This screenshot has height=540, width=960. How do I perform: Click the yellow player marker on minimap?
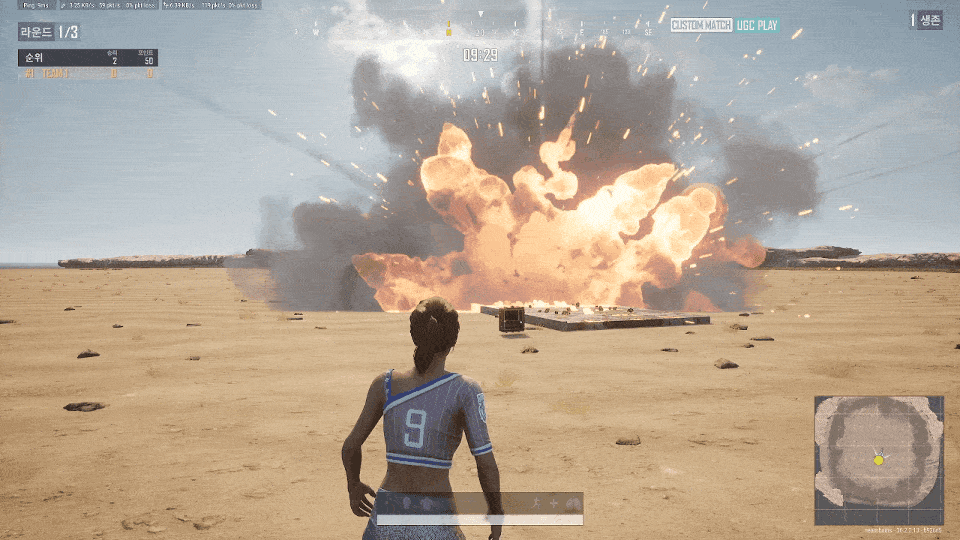coord(878,459)
